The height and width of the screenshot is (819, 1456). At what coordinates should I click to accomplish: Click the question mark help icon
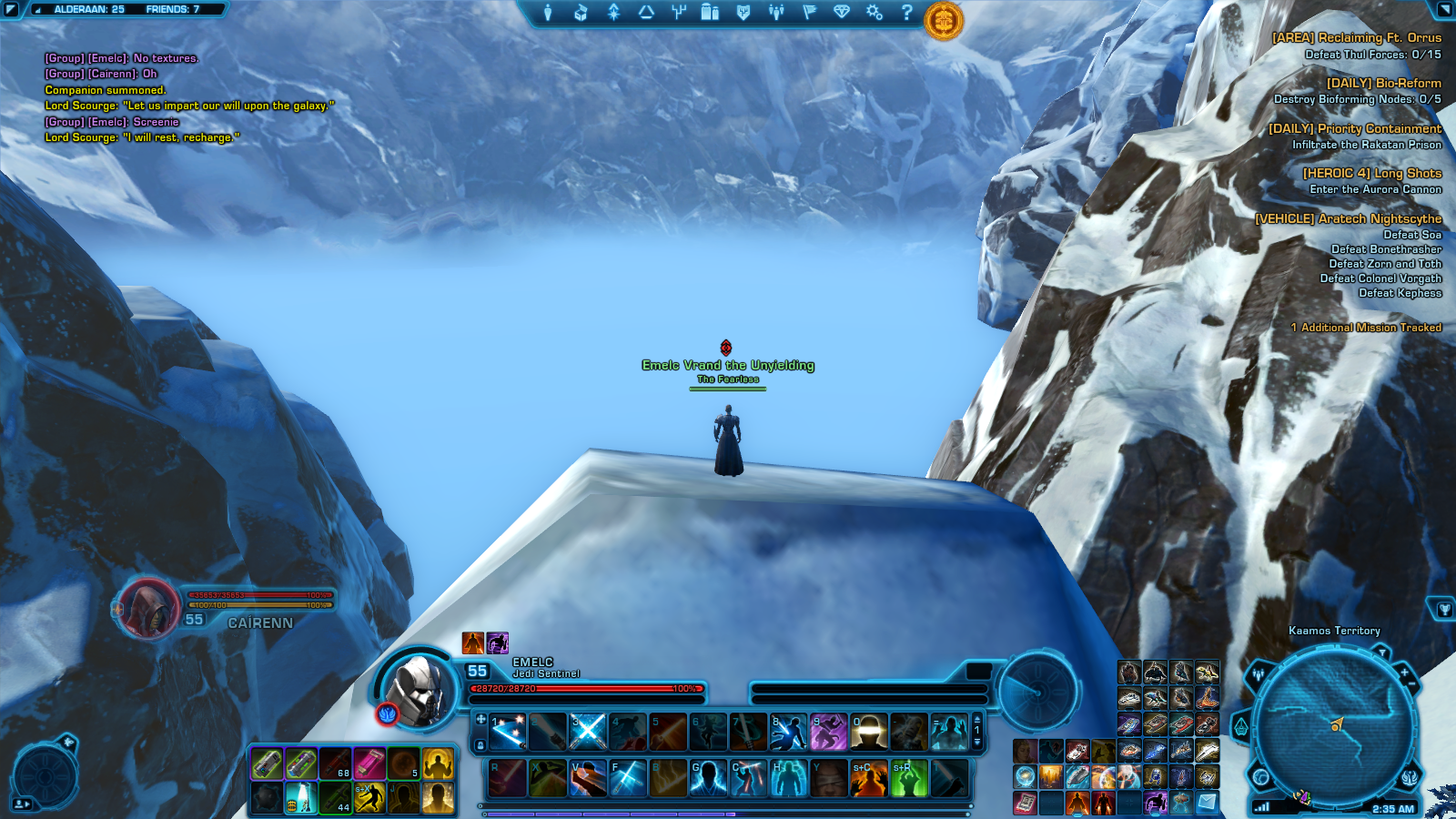click(x=906, y=13)
